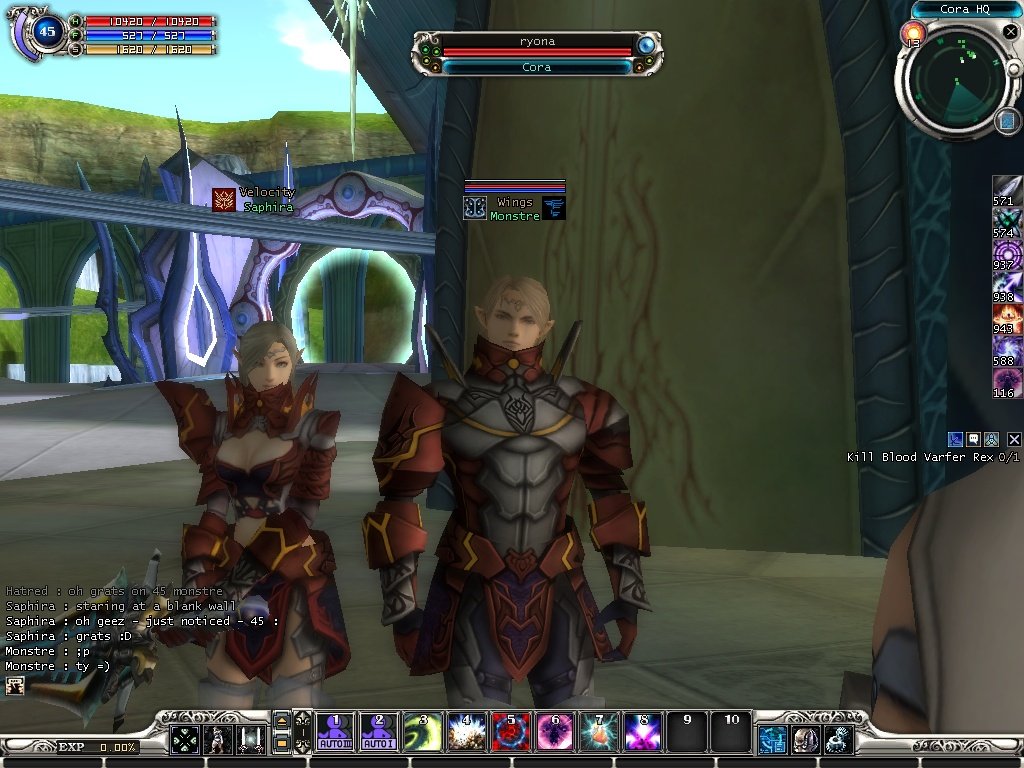Activate the green swirl skill in slot 3
The width and height of the screenshot is (1024, 768).
(x=422, y=732)
